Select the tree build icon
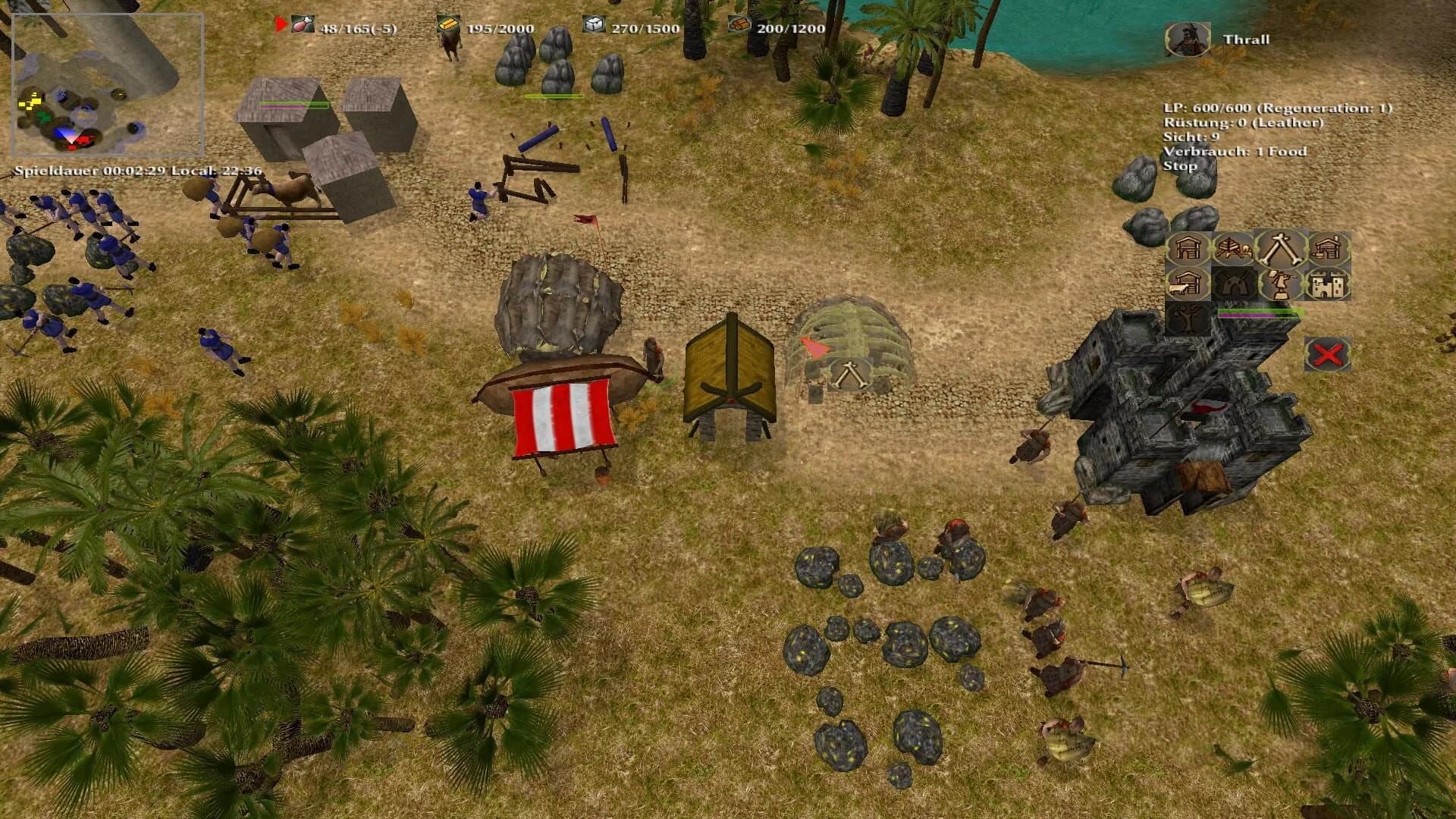This screenshot has width=1456, height=819. tap(1185, 317)
